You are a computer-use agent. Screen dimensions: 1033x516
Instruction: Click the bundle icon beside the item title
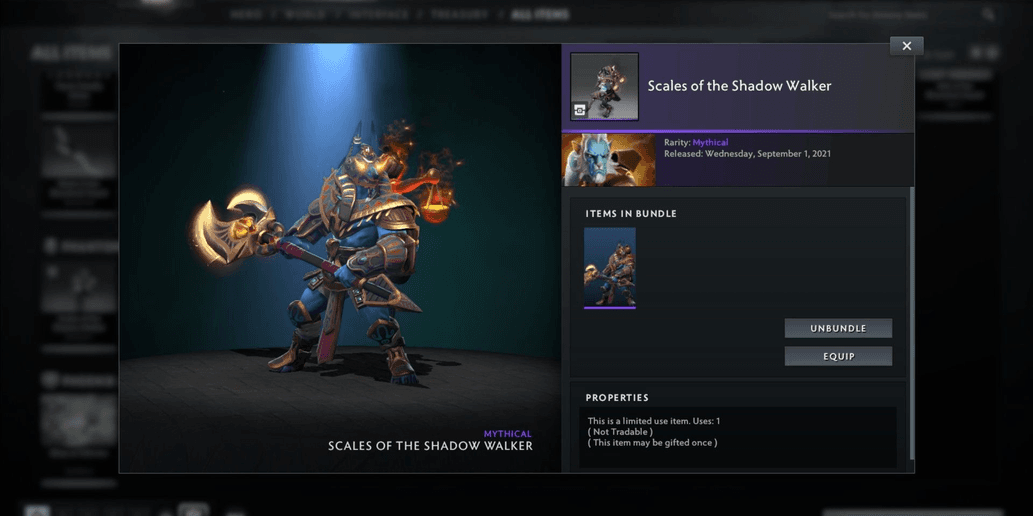[x=604, y=87]
